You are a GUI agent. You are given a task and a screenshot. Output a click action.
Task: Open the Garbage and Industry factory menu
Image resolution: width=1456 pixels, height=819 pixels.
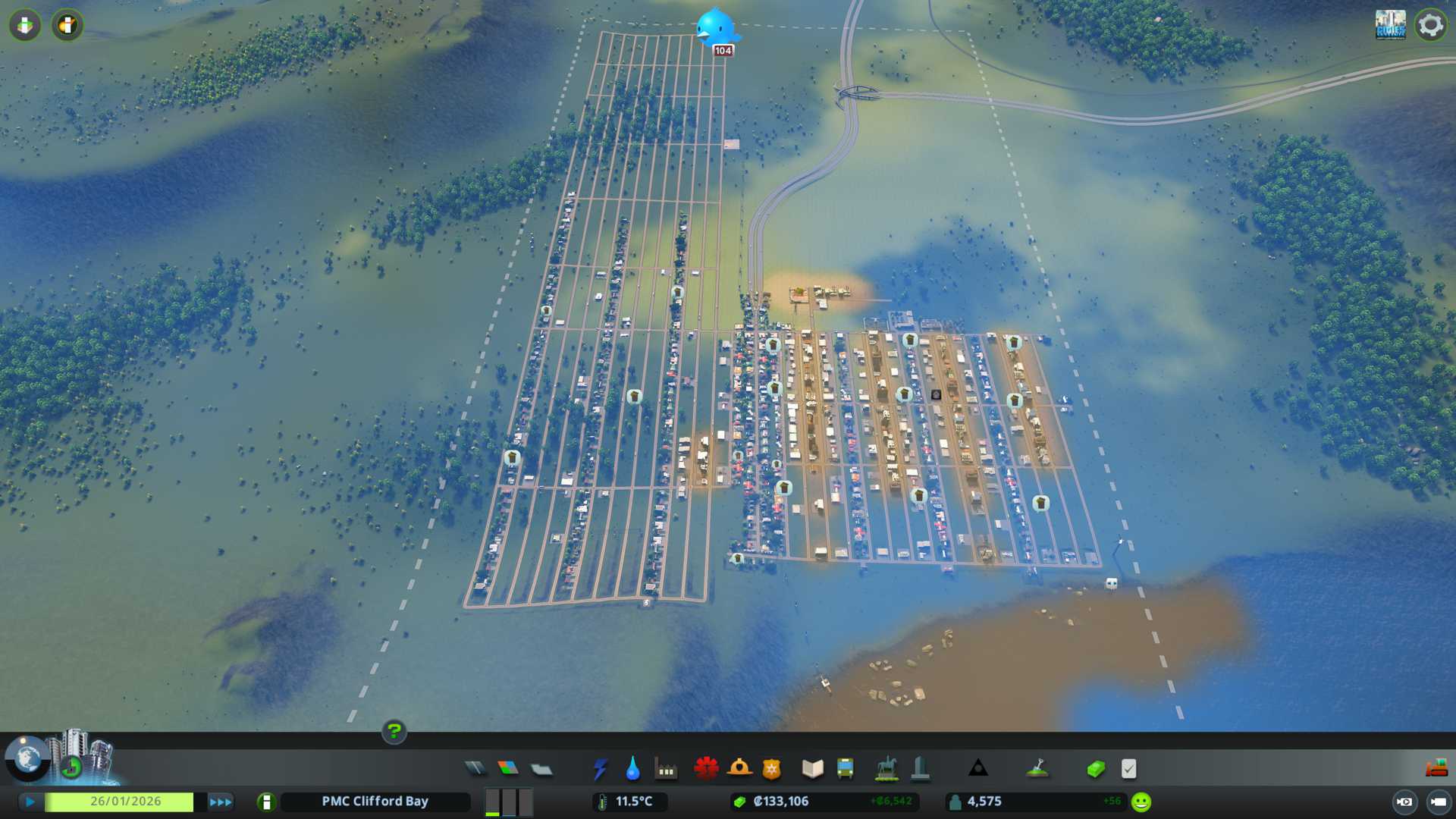coord(666,769)
